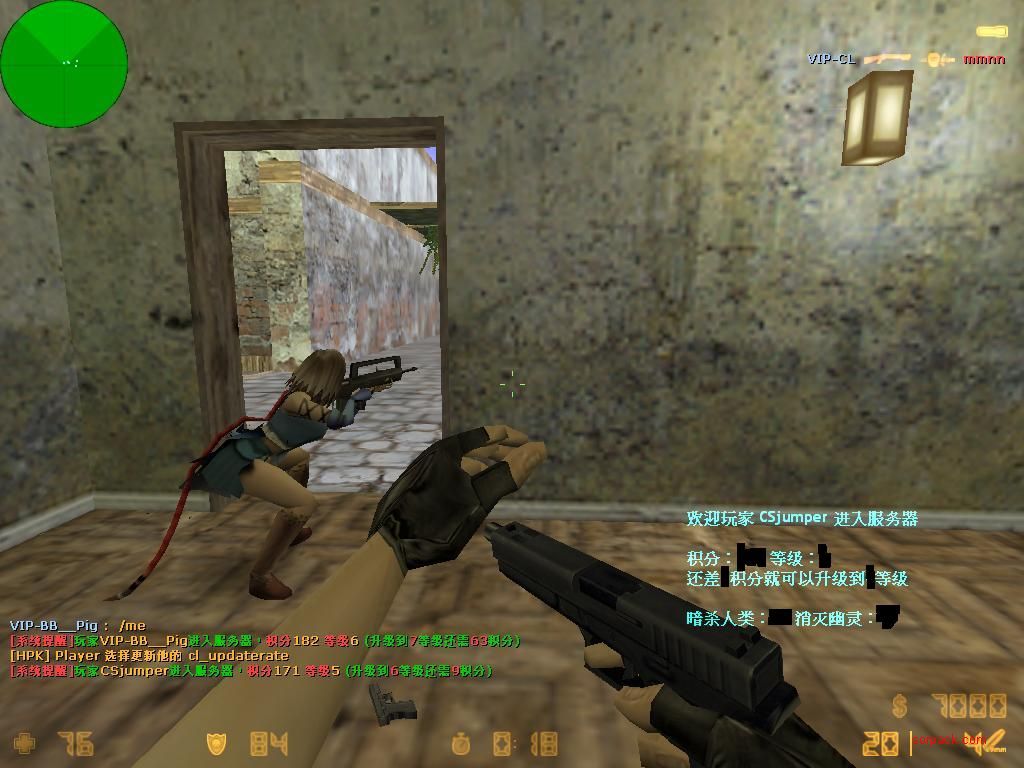1024x768 pixels.
Task: Select the CSjumper welcome message
Action: 801,518
